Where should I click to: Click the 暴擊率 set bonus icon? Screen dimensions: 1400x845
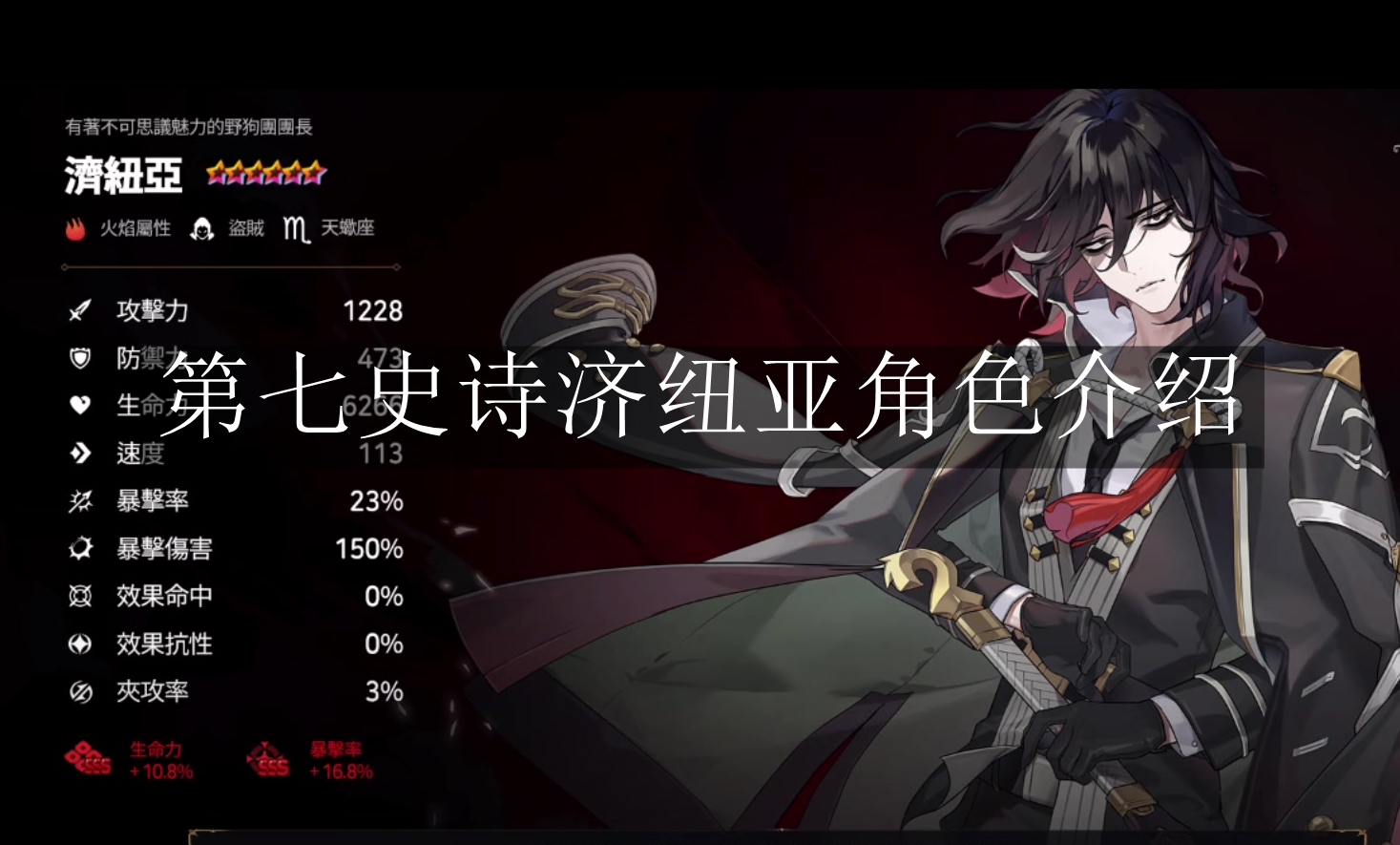point(268,759)
